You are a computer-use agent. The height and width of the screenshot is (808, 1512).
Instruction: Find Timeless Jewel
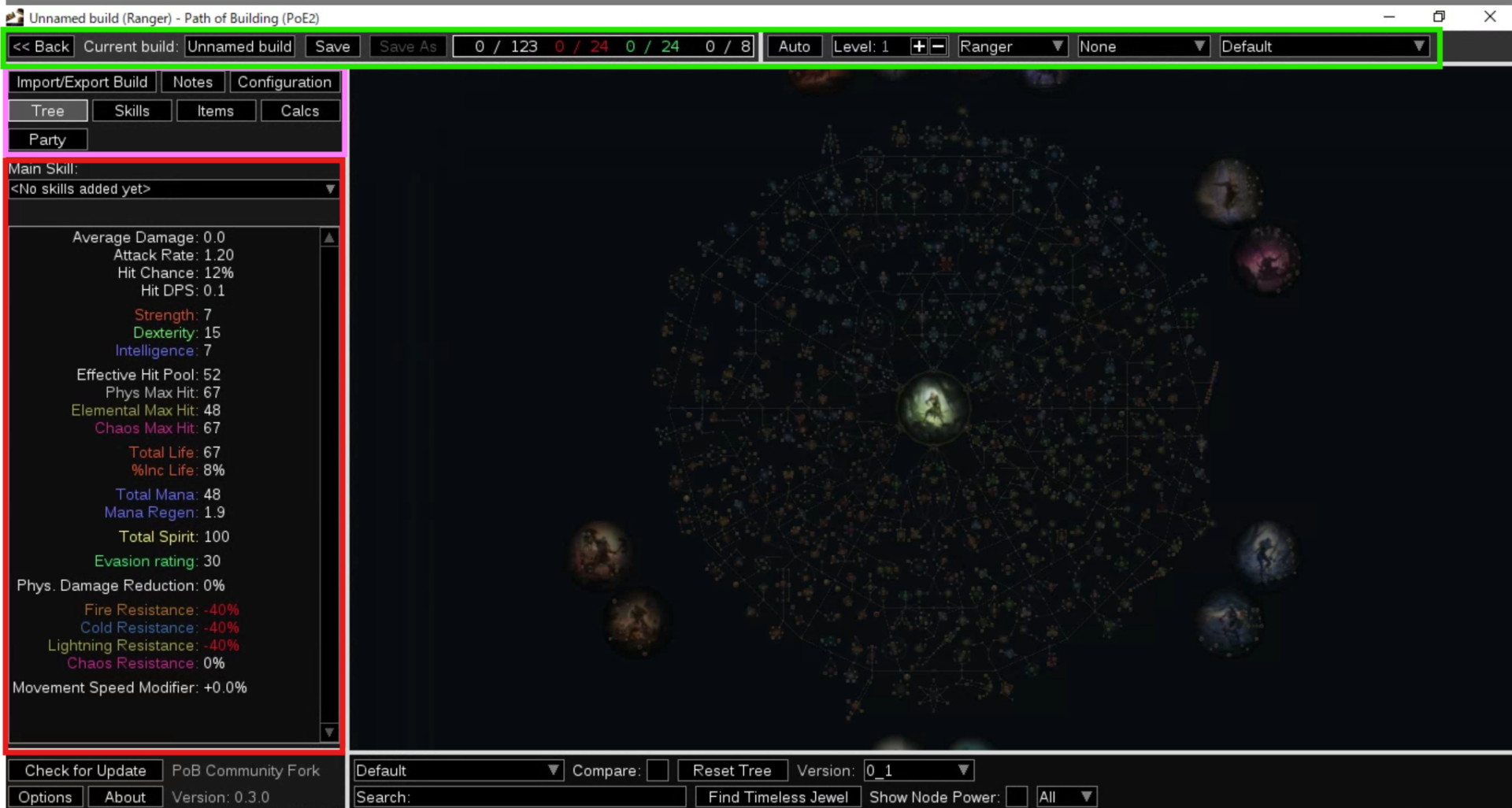tap(778, 797)
